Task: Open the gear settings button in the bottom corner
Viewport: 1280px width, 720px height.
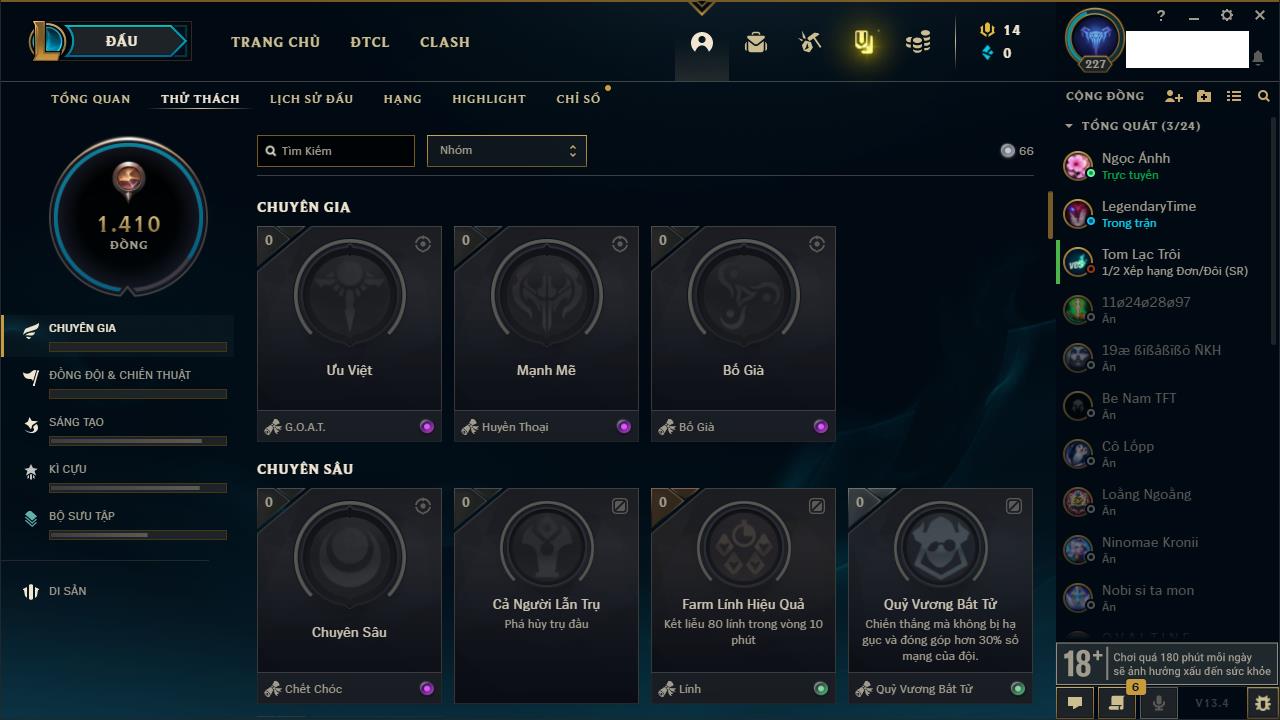Action: point(1263,703)
